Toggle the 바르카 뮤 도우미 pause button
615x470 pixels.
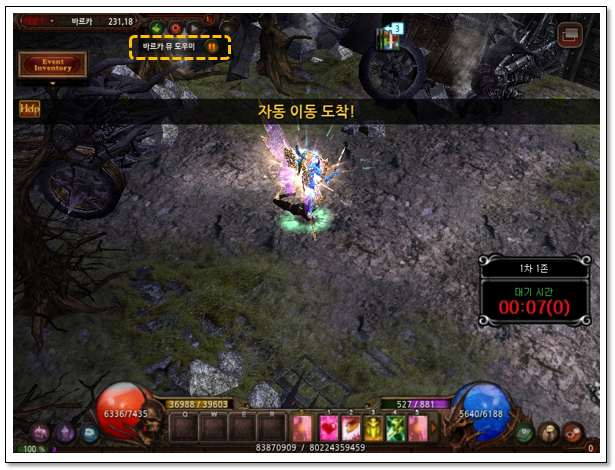211,46
